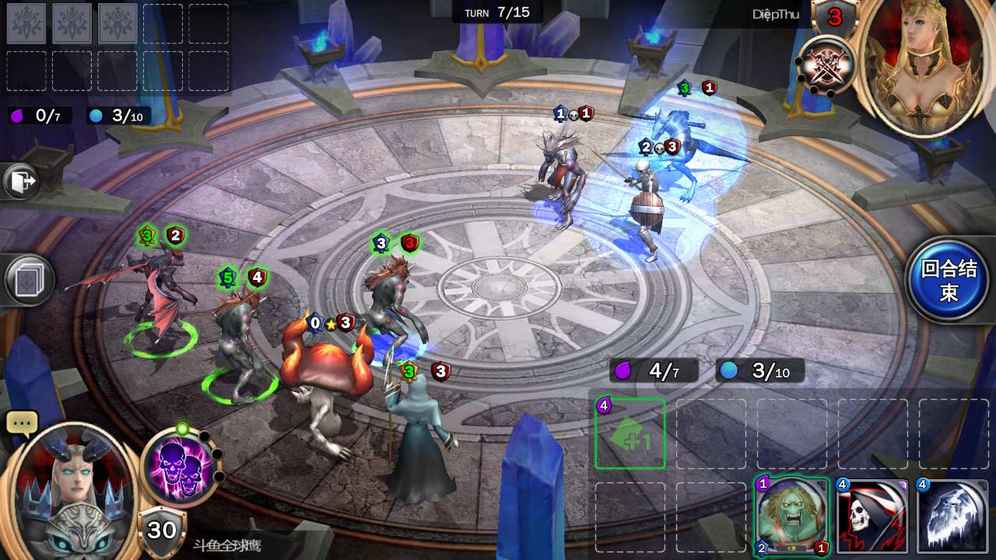996x560 pixels.
Task: Target the enemy hero DiệpThu portrait
Action: click(926, 65)
